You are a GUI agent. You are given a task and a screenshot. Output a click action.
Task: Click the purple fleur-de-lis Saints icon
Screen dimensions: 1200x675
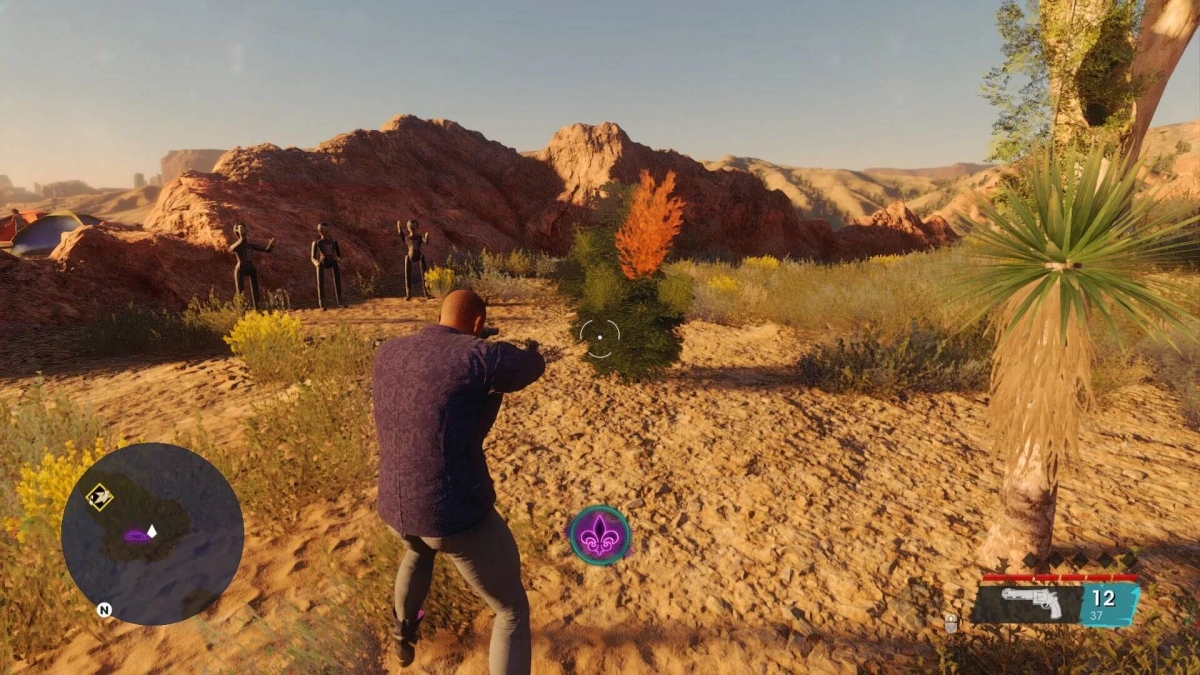[x=600, y=536]
